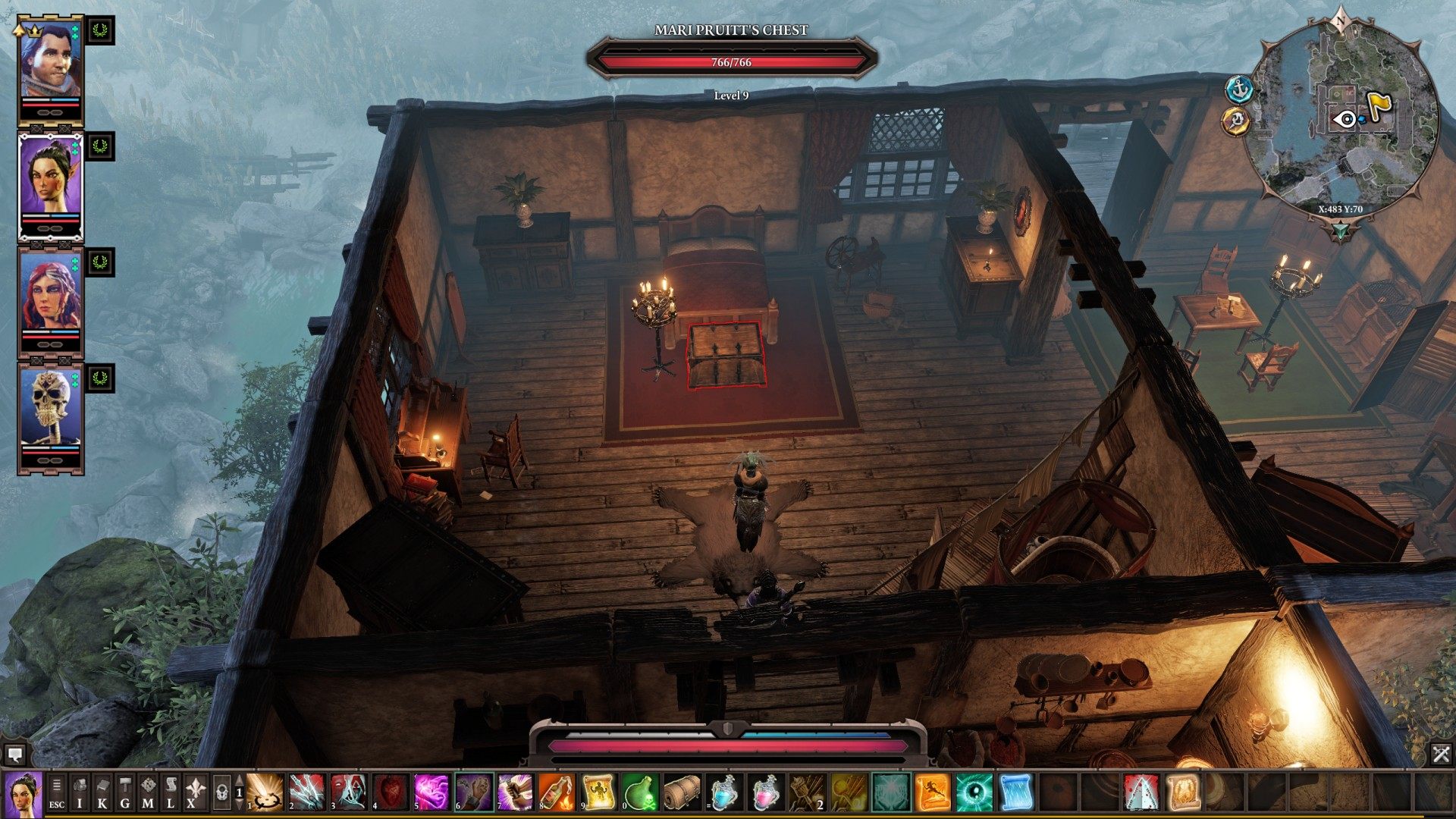Open the inventory with the I button
Image resolution: width=1456 pixels, height=819 pixels.
point(80,792)
